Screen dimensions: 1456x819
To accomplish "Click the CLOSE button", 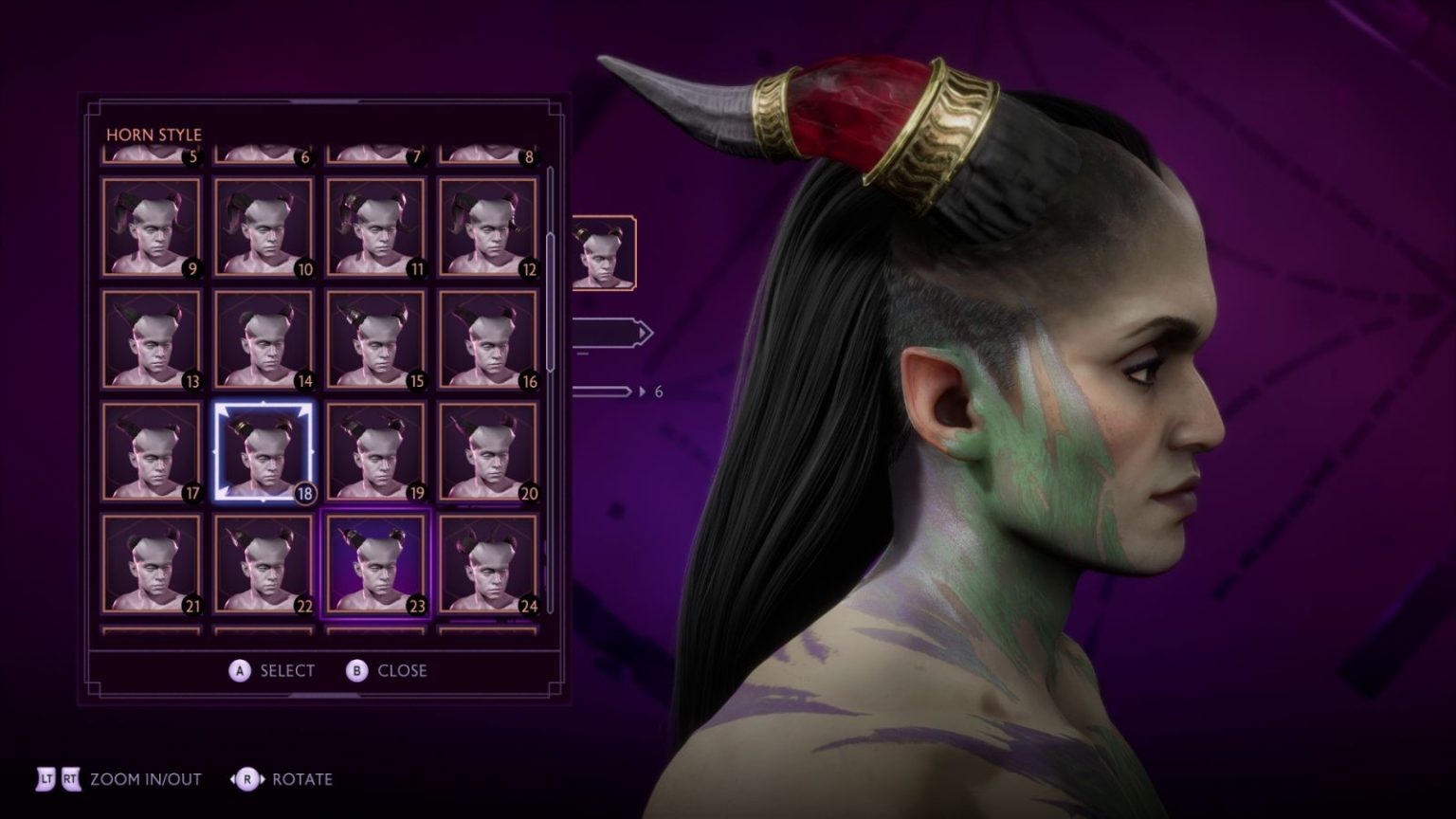I will tap(402, 670).
